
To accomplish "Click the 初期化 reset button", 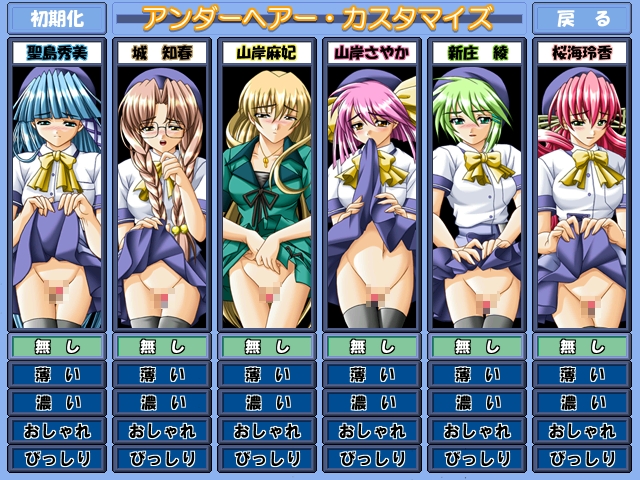I will pos(56,19).
